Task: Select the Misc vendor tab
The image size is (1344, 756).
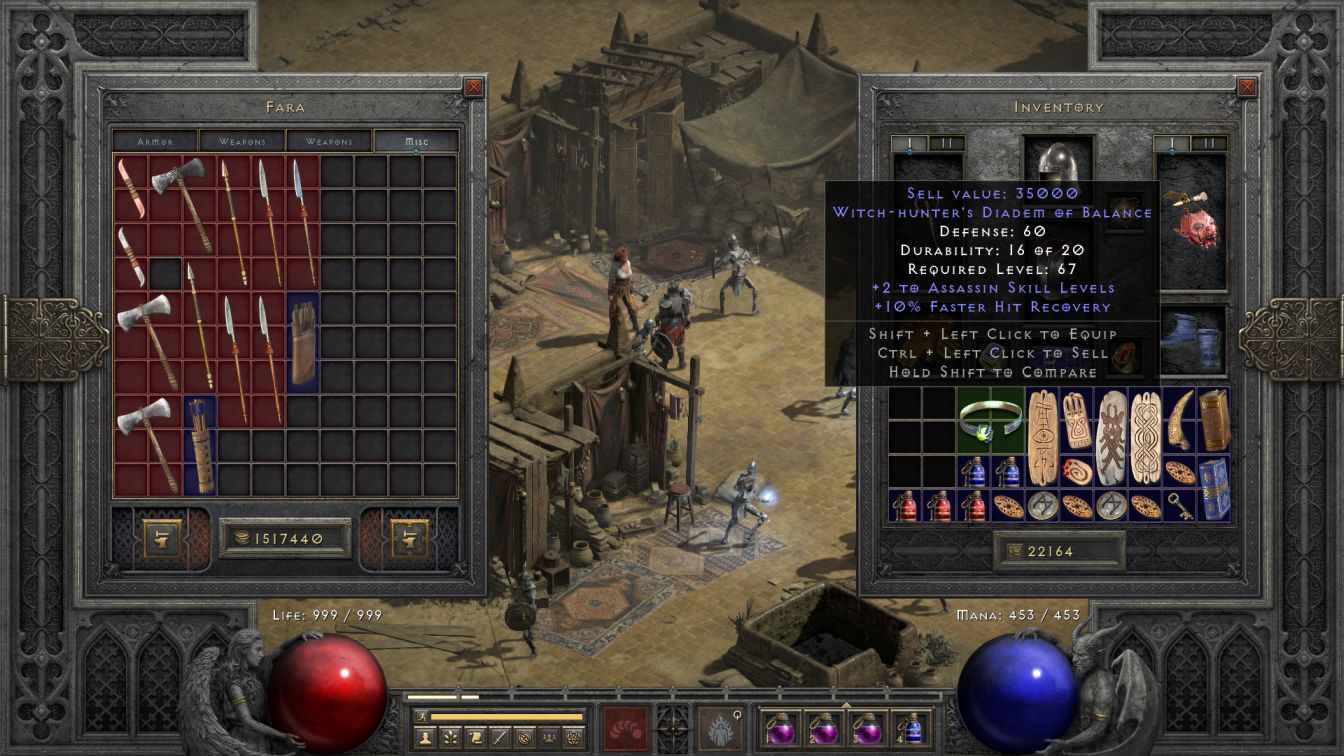Action: coord(417,141)
